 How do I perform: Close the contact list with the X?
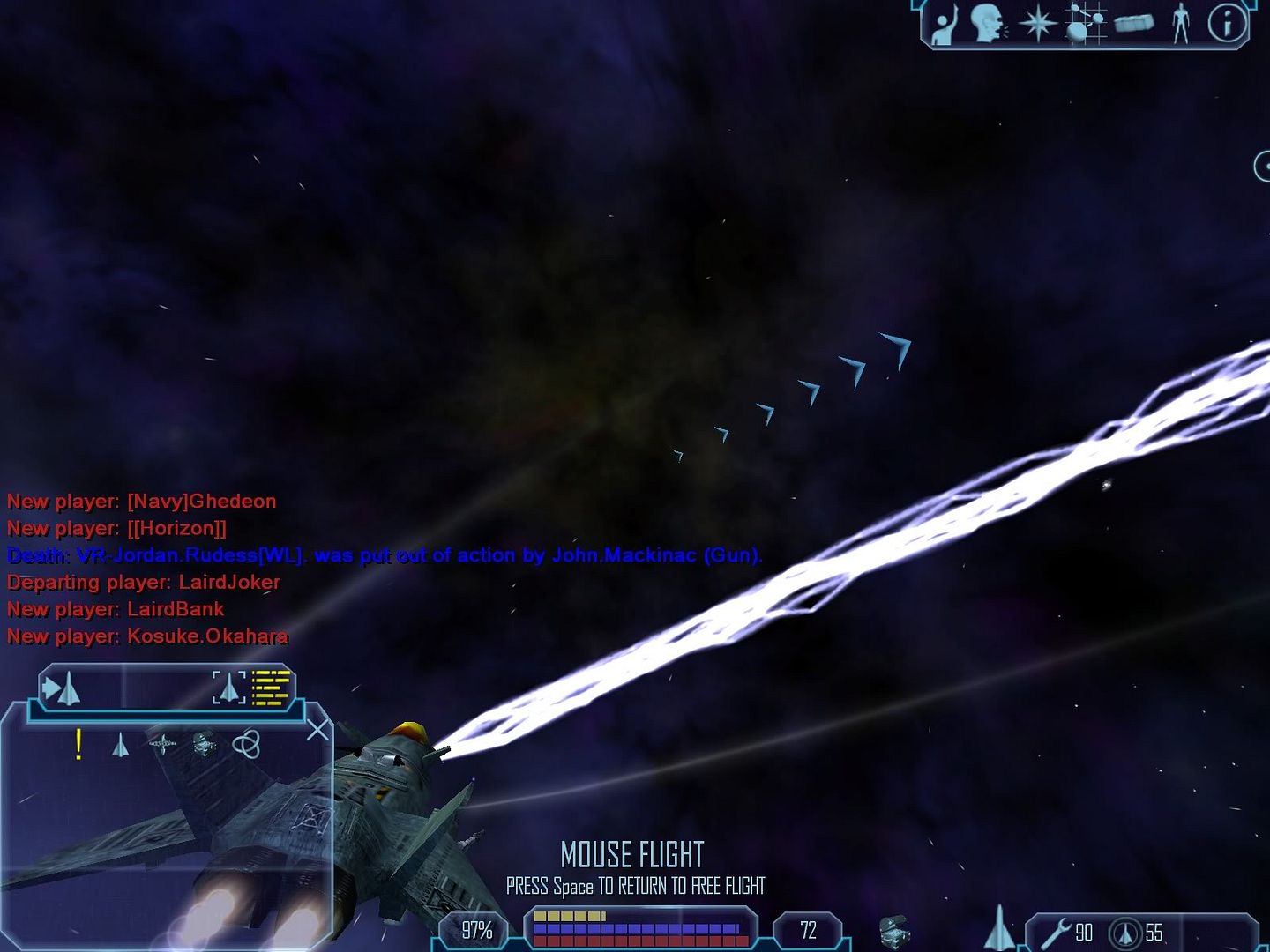click(x=317, y=730)
